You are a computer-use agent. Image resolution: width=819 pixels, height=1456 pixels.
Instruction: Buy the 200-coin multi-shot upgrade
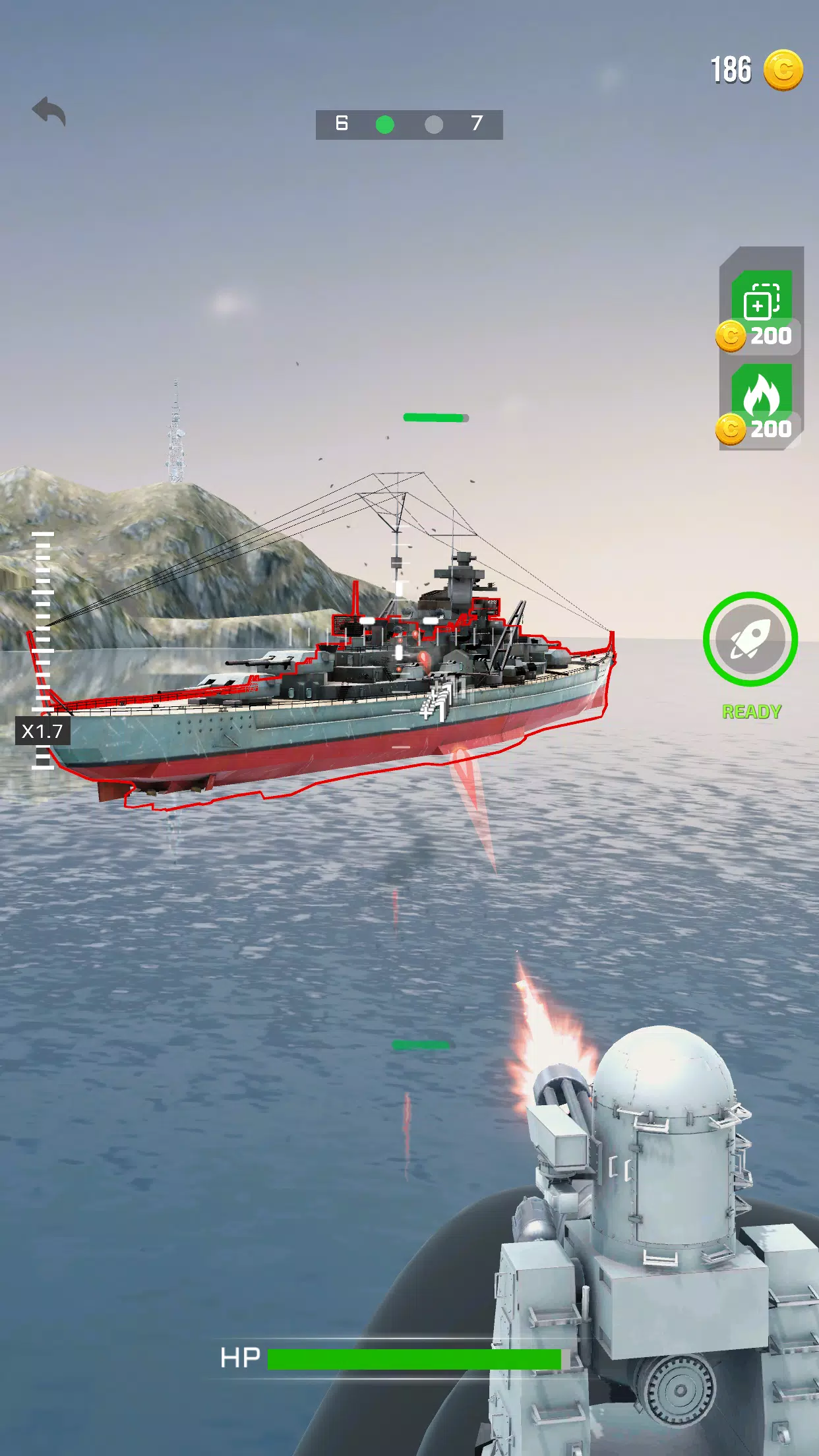[761, 310]
